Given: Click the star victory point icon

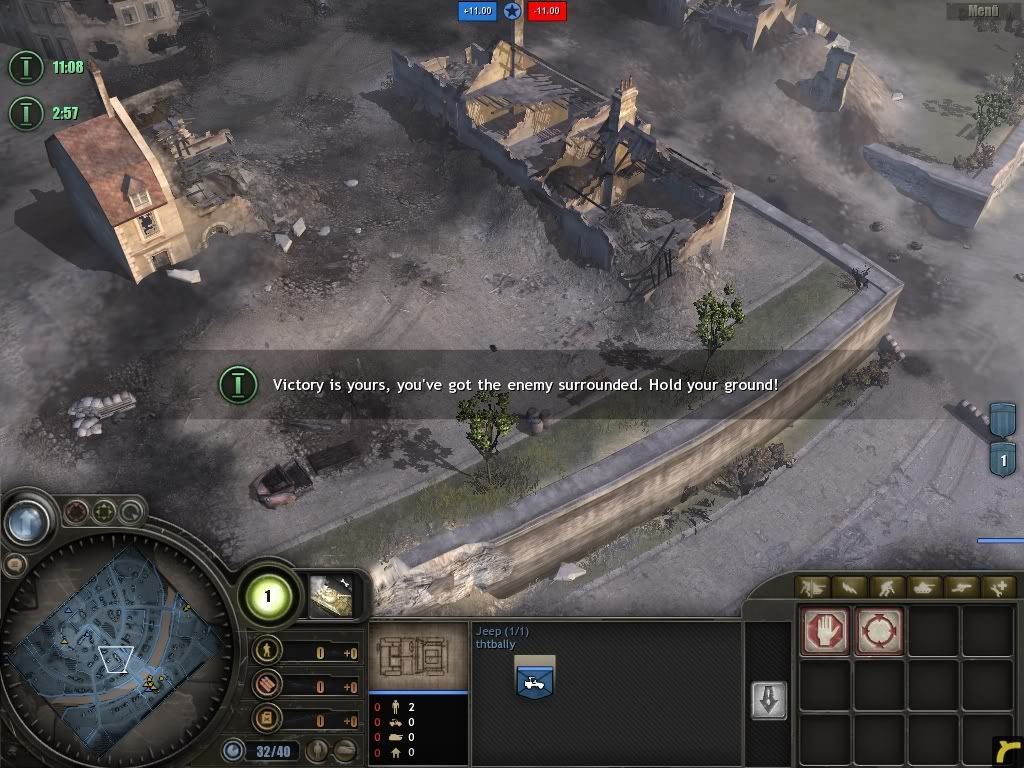Looking at the screenshot, I should [512, 11].
